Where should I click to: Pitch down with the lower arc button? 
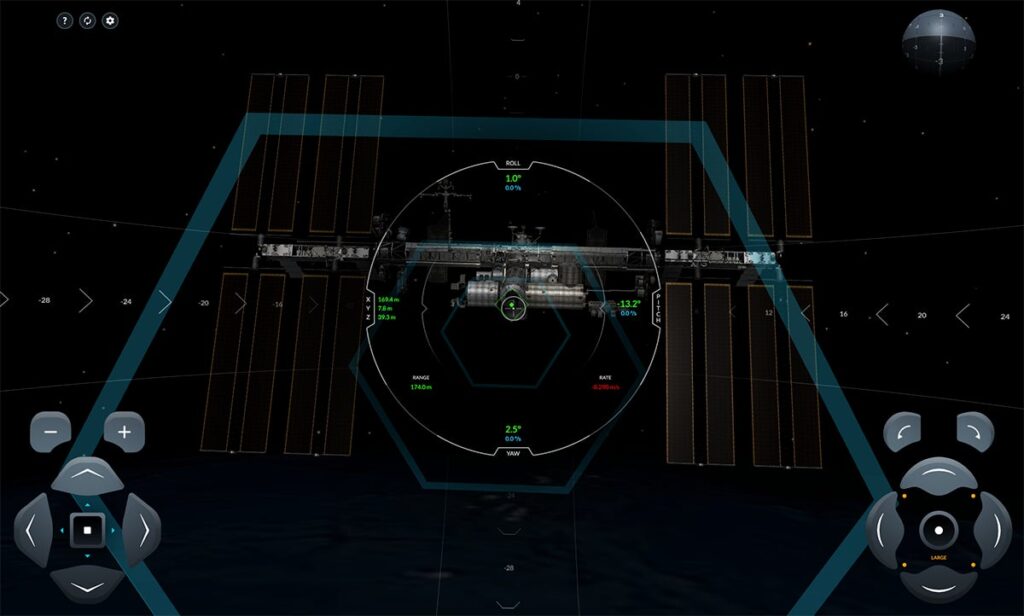[x=939, y=583]
